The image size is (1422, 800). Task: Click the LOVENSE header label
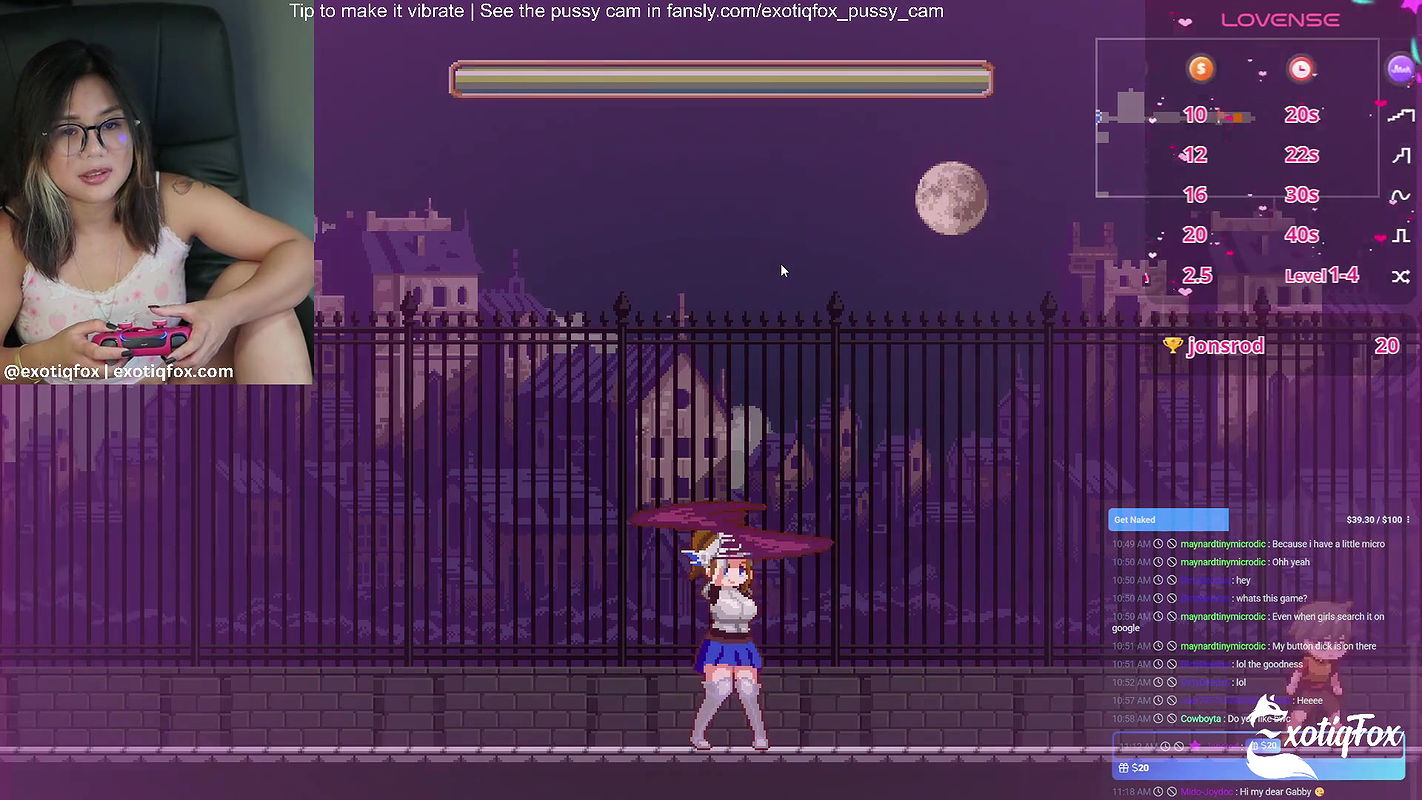tap(1280, 18)
